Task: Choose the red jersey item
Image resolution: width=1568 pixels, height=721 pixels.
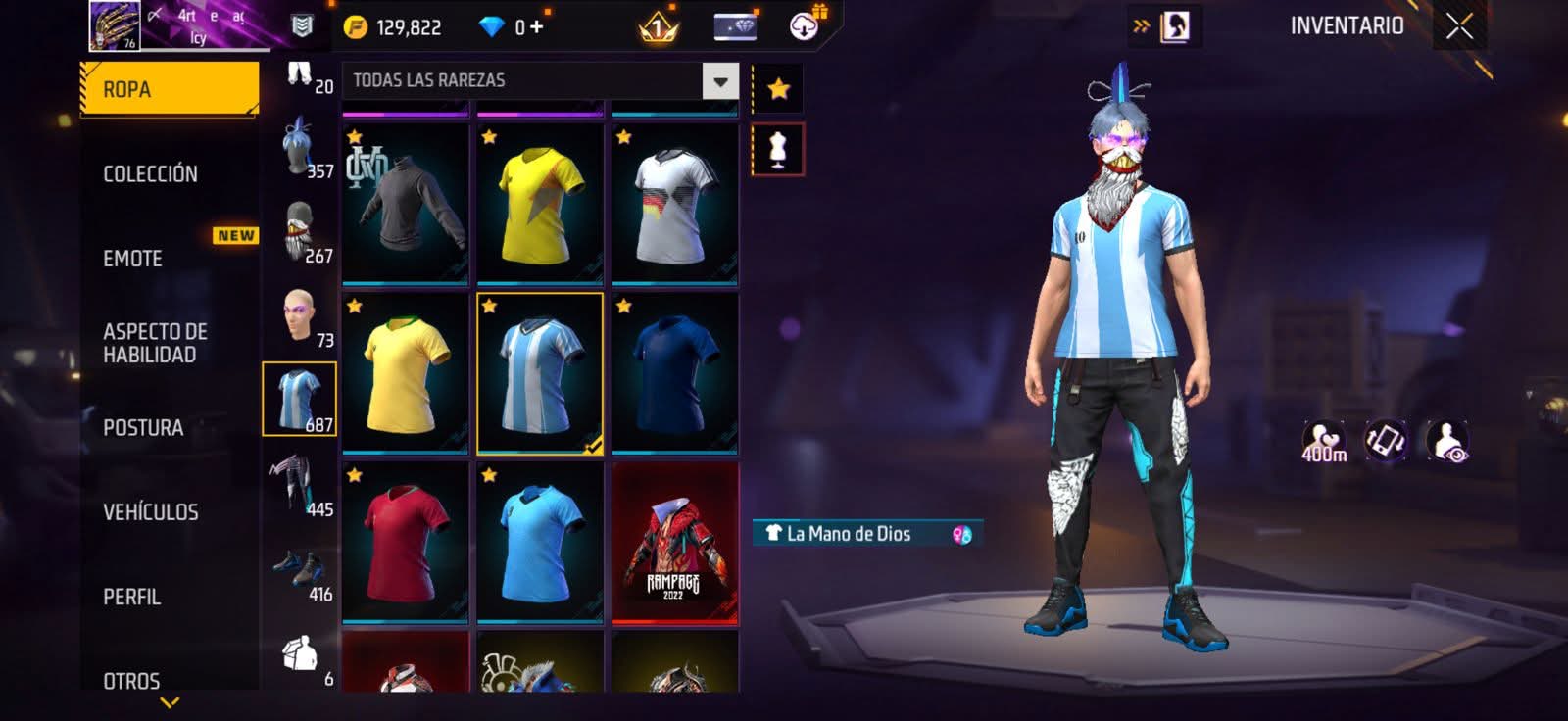Action: click(405, 544)
